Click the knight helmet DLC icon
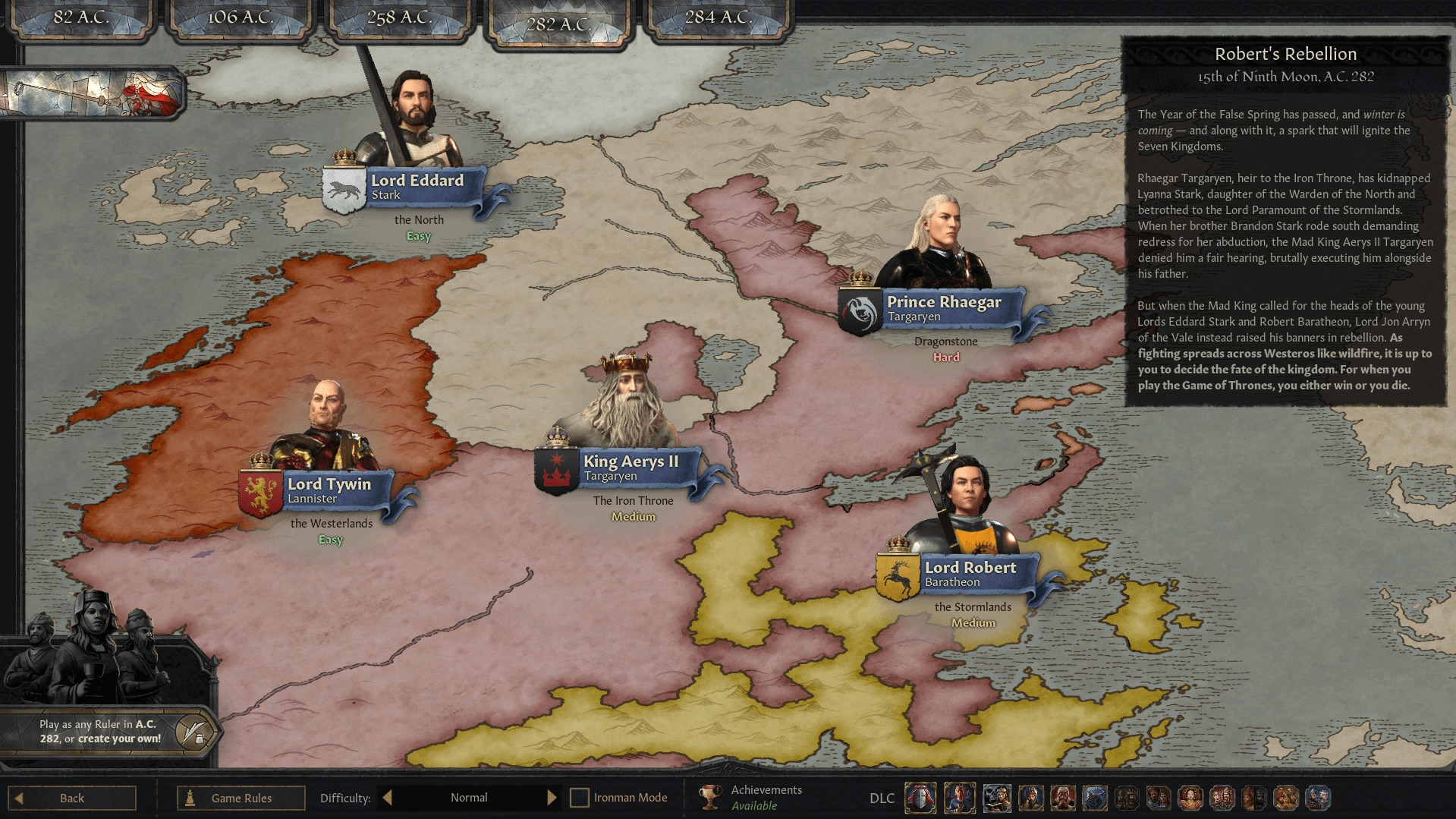 point(920,798)
